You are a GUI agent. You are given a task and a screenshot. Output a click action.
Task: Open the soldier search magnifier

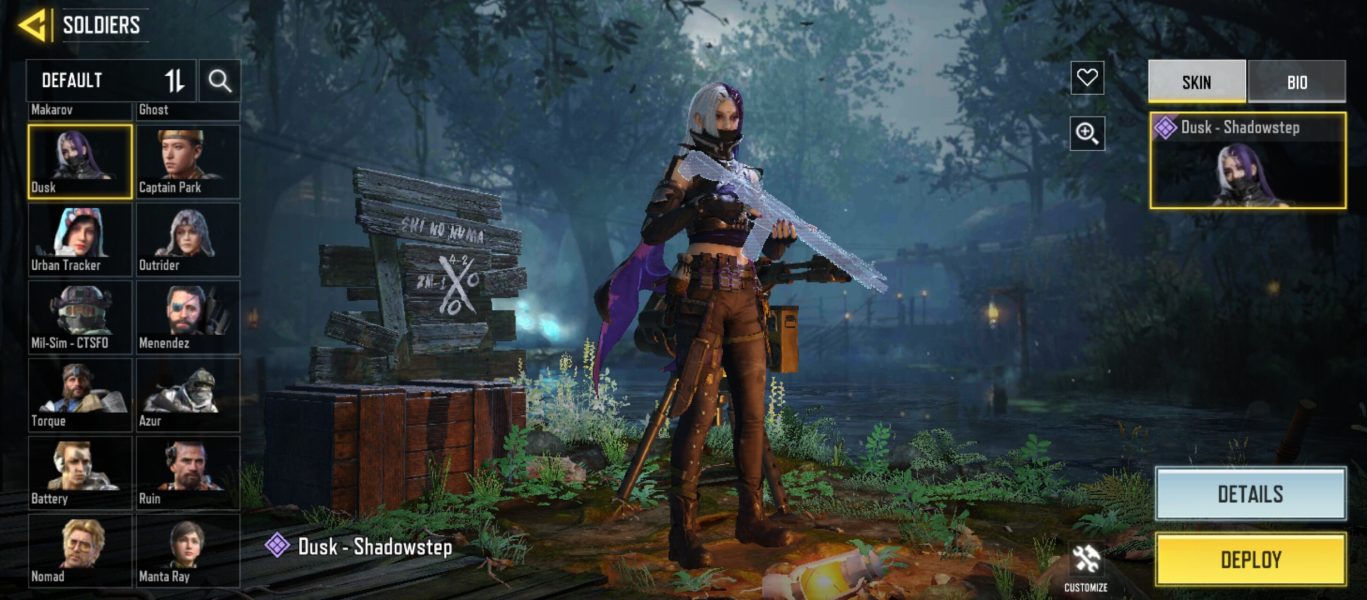pos(220,81)
